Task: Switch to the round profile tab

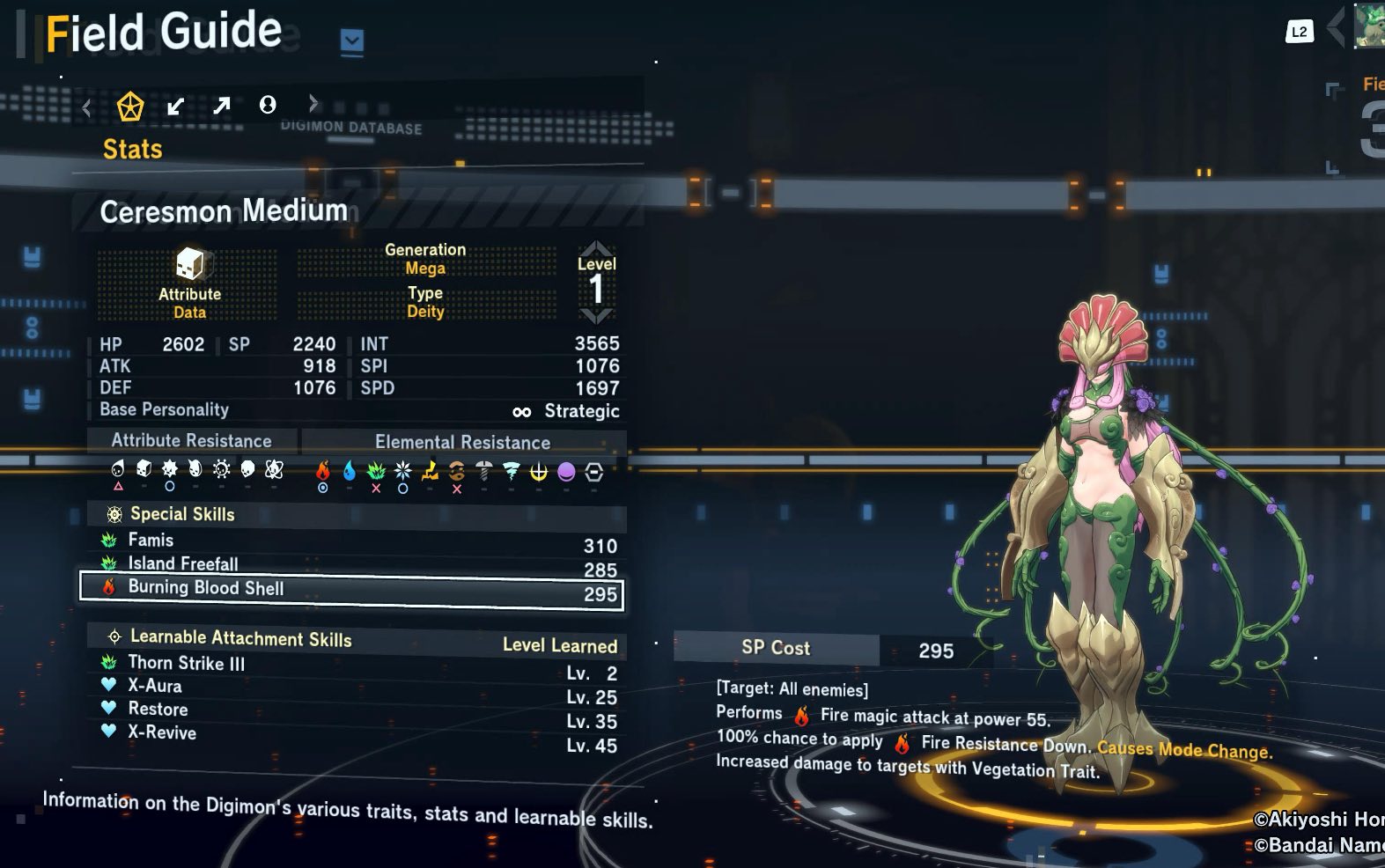Action: tap(268, 106)
